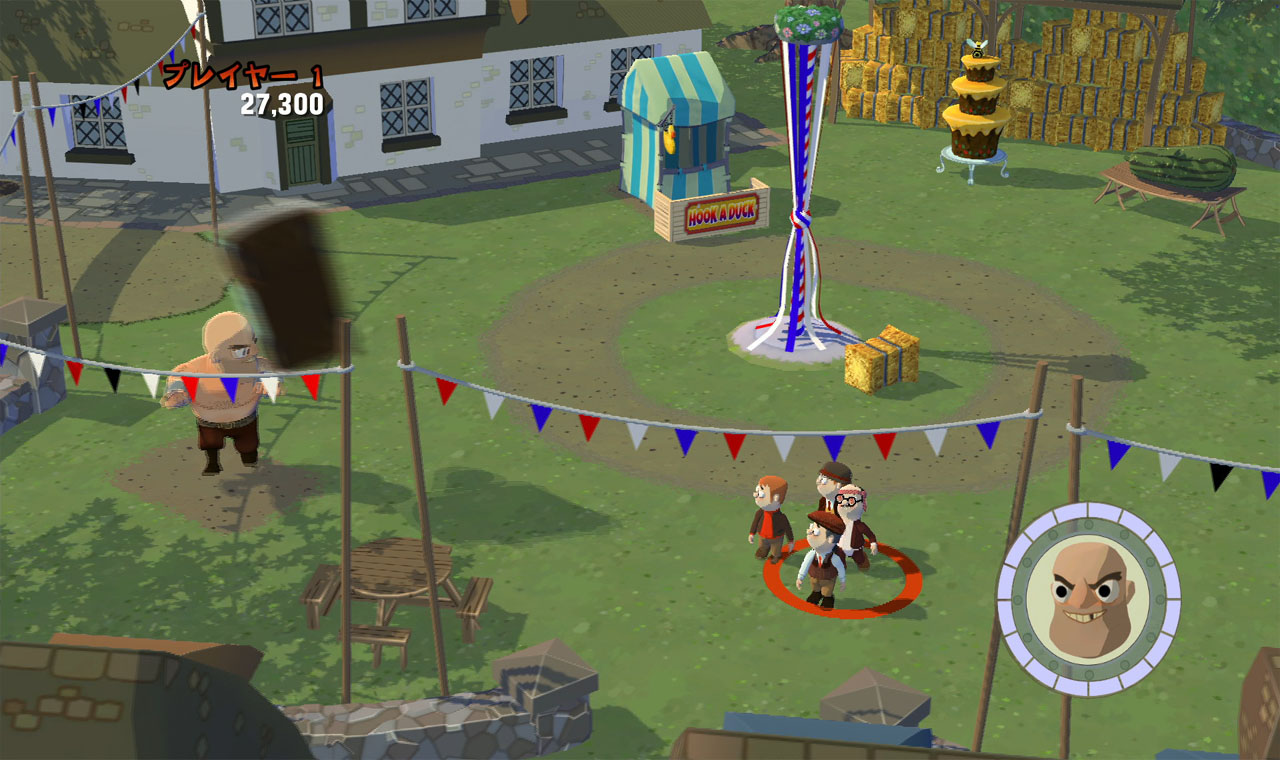The image size is (1280, 760).
Task: Click the bald villain portrait badge
Action: click(1089, 599)
